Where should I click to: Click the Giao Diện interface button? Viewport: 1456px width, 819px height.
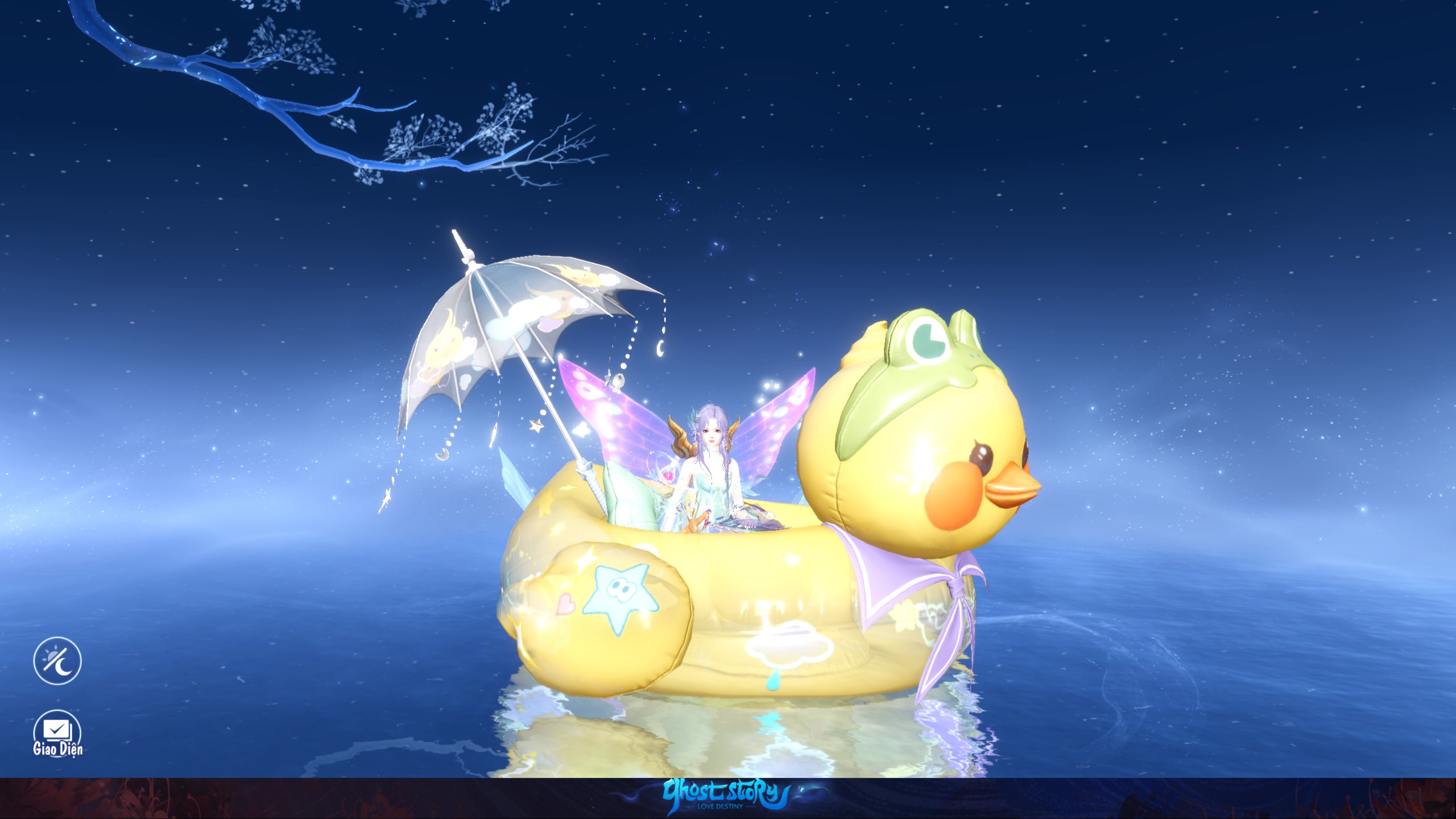pyautogui.click(x=57, y=731)
